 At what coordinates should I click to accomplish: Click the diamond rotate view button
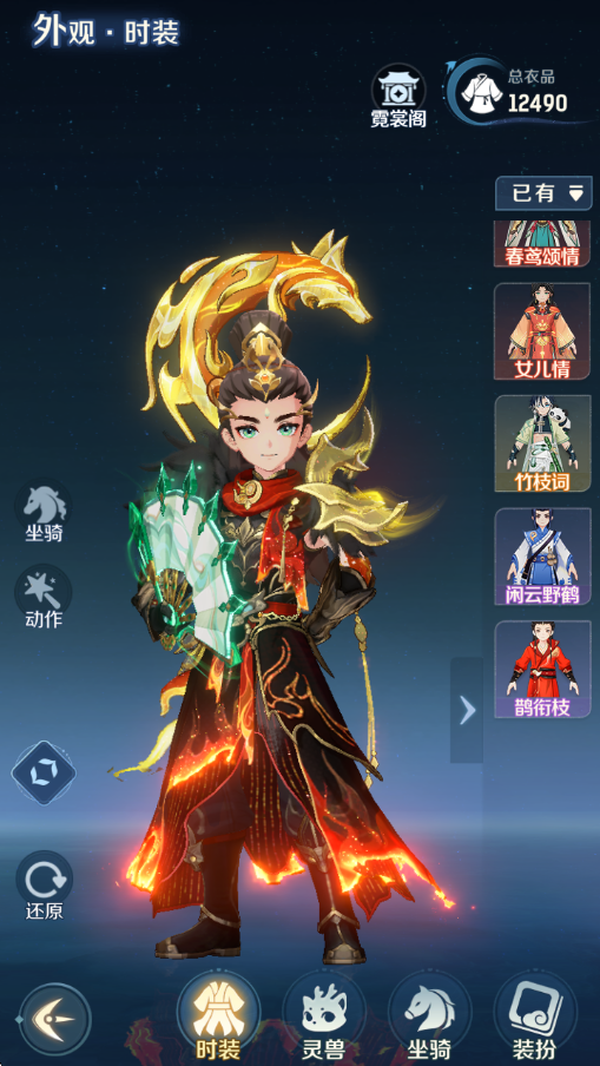43,772
